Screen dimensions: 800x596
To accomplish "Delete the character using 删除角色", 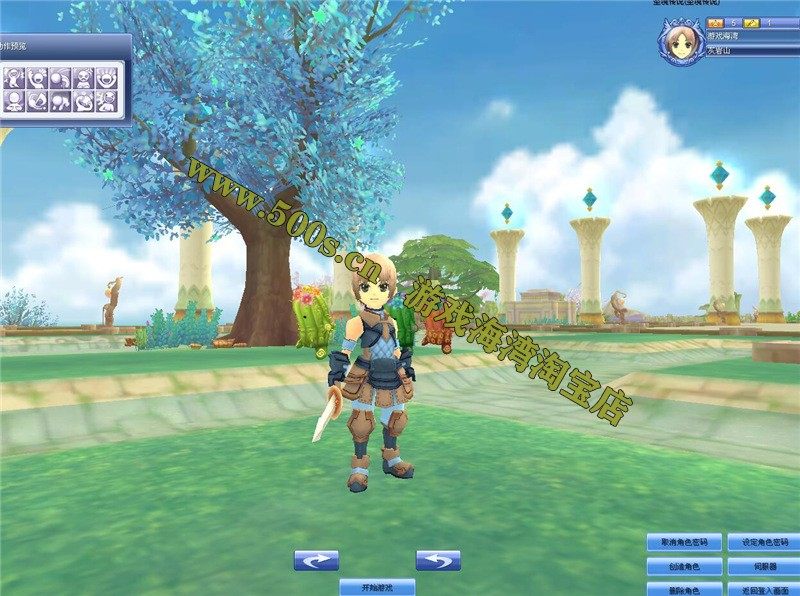I will (684, 589).
